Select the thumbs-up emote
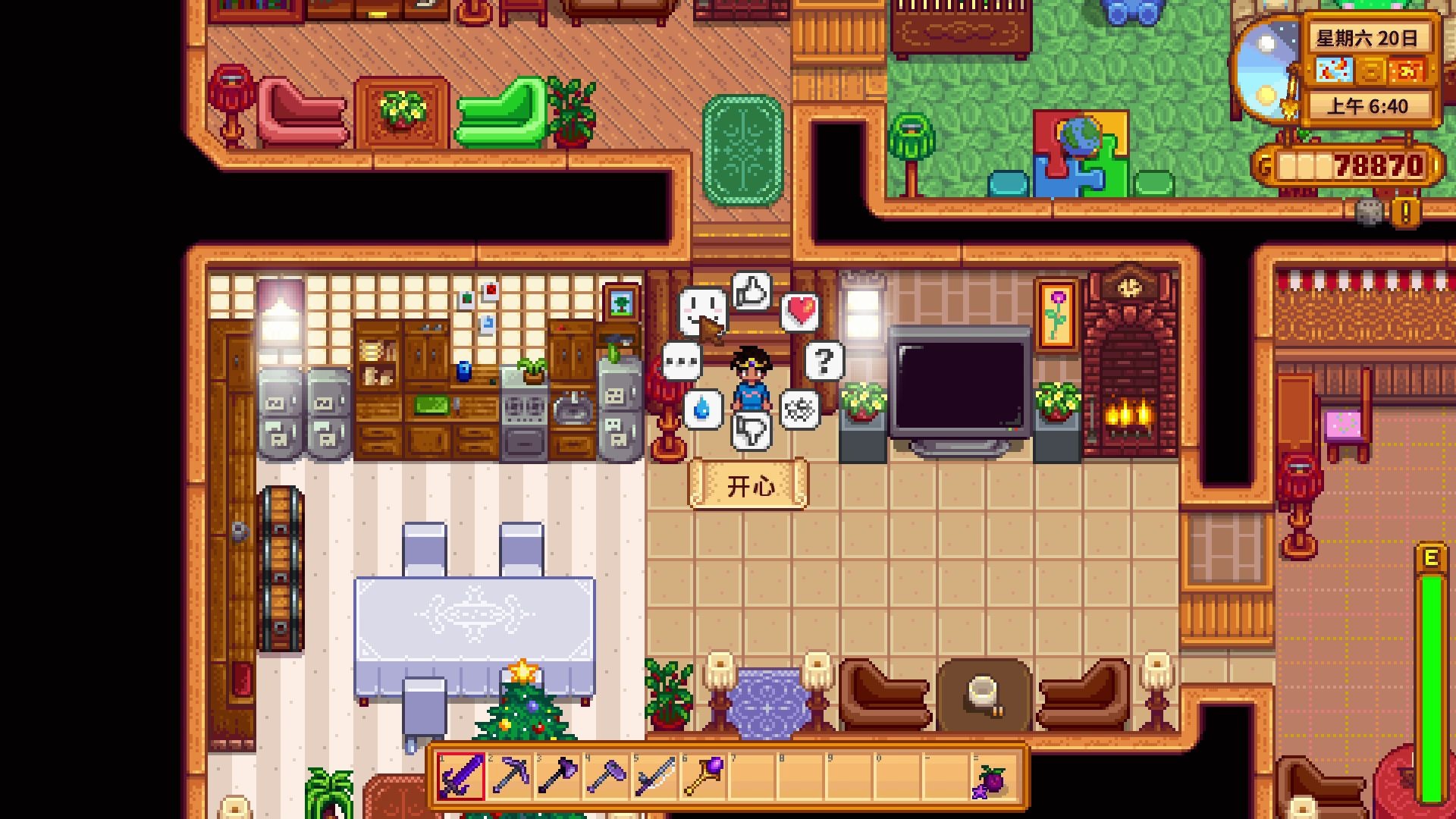The width and height of the screenshot is (1456, 819). click(752, 291)
